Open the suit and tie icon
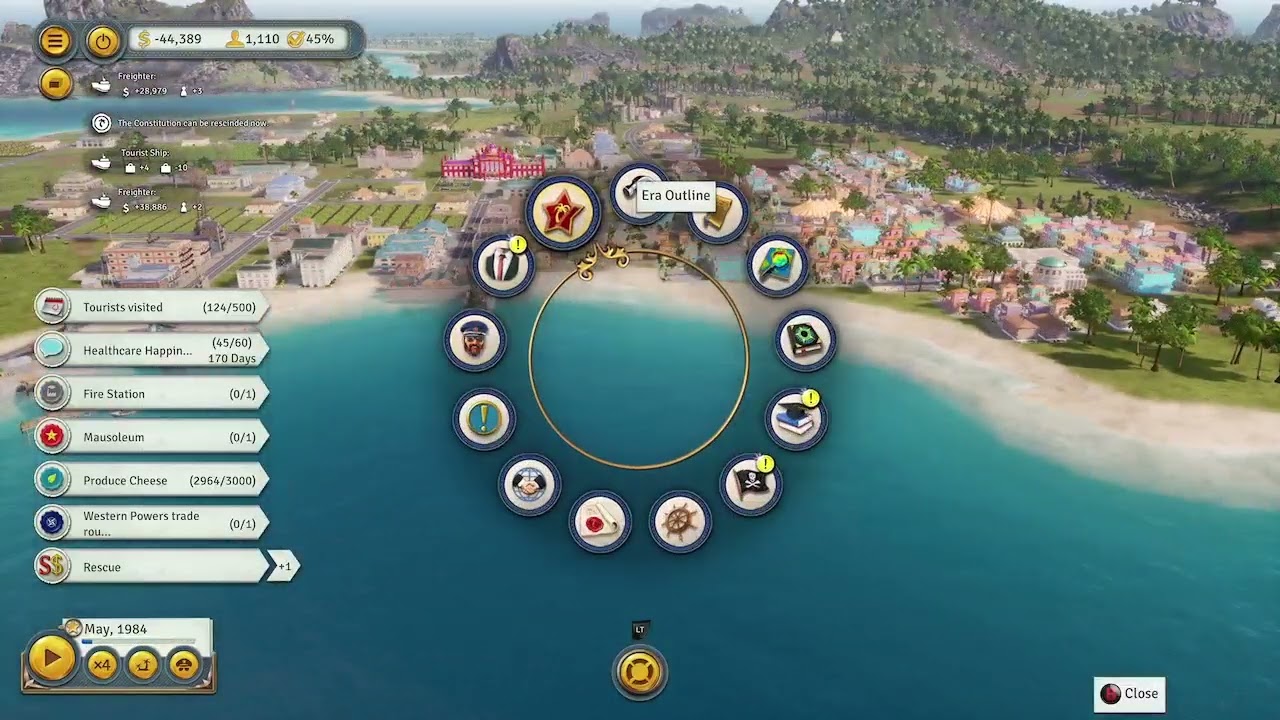The image size is (1280, 720). pyautogui.click(x=503, y=265)
